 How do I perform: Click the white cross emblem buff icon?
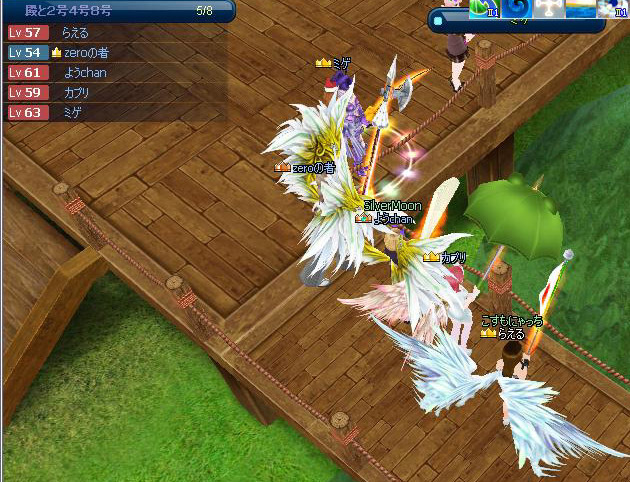coord(549,9)
